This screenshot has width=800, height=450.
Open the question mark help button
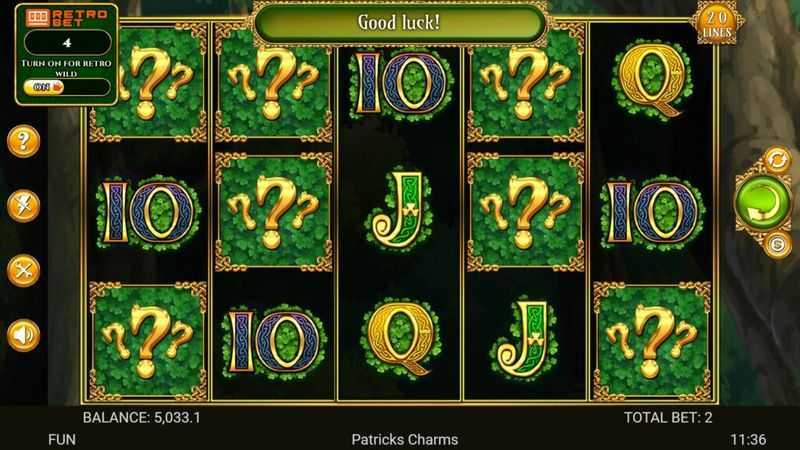[23, 140]
